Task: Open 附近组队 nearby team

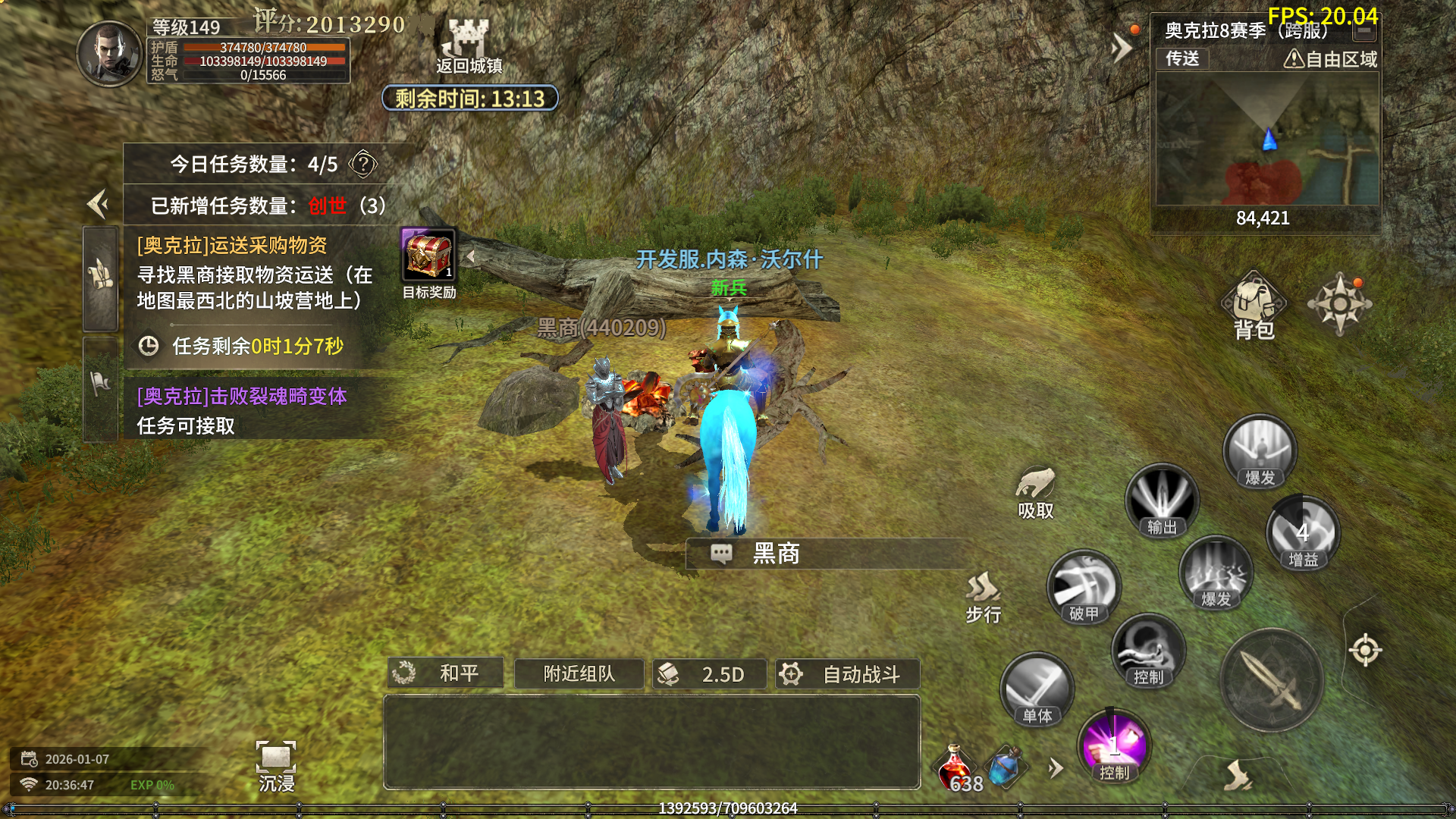Action: coord(579,673)
